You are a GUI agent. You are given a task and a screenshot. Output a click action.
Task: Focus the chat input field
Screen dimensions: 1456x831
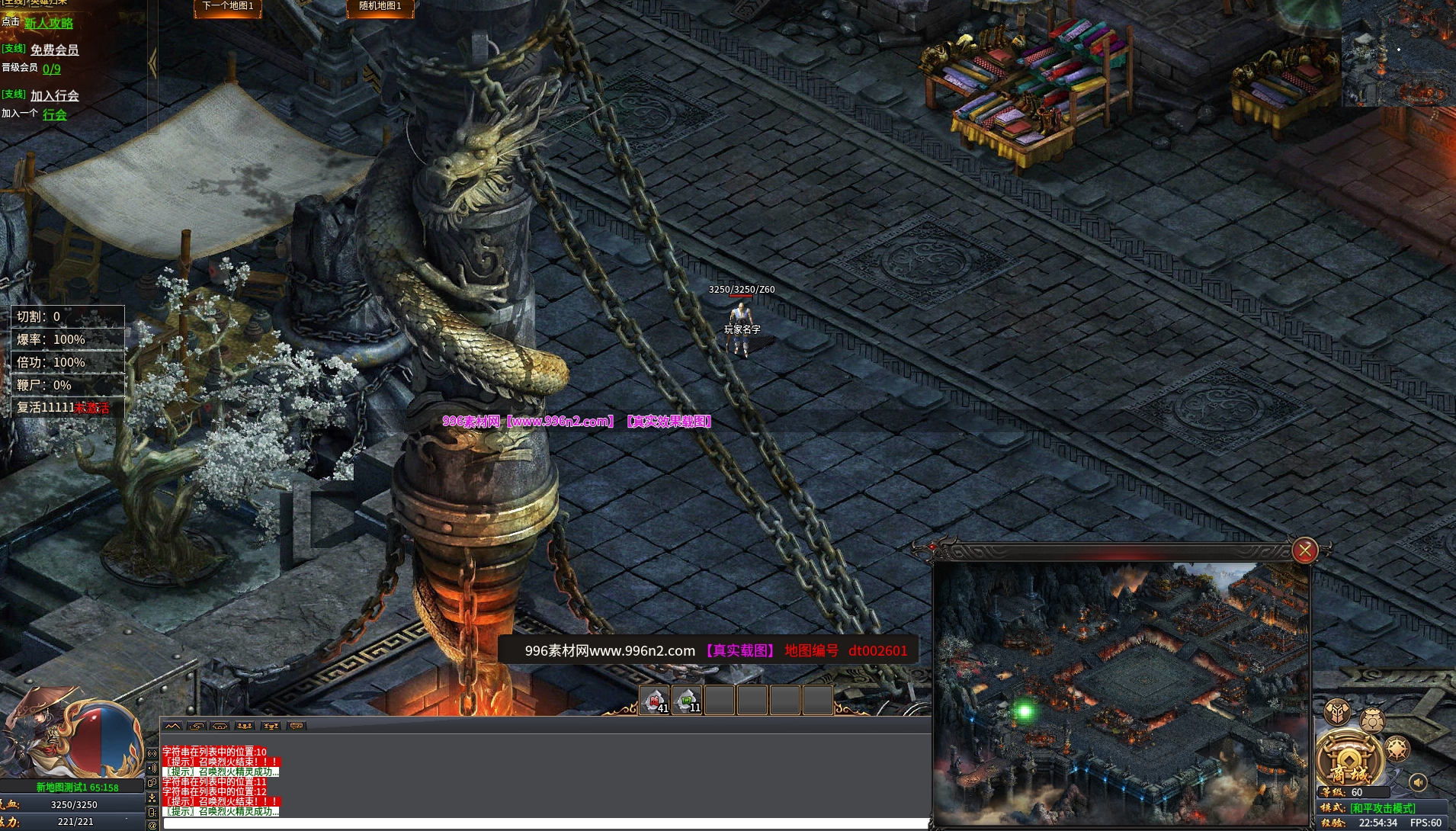coord(544,823)
